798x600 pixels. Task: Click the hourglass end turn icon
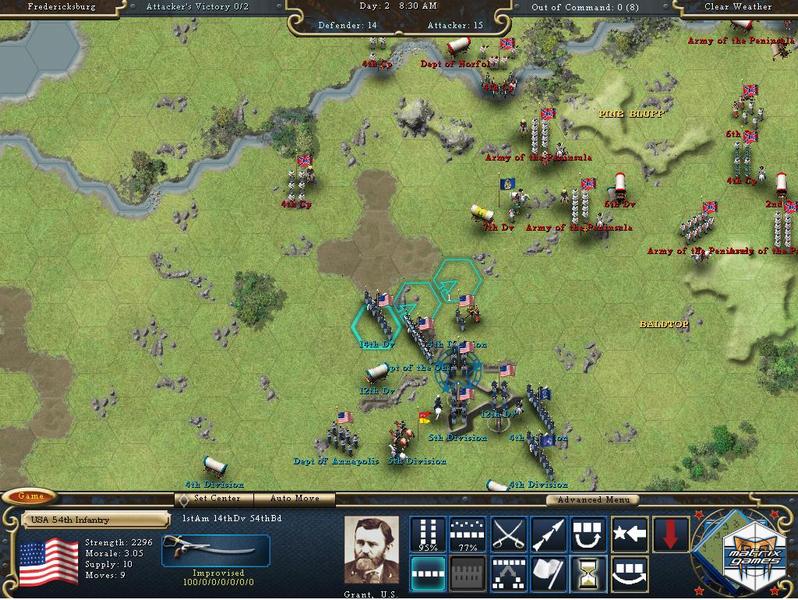pos(589,573)
